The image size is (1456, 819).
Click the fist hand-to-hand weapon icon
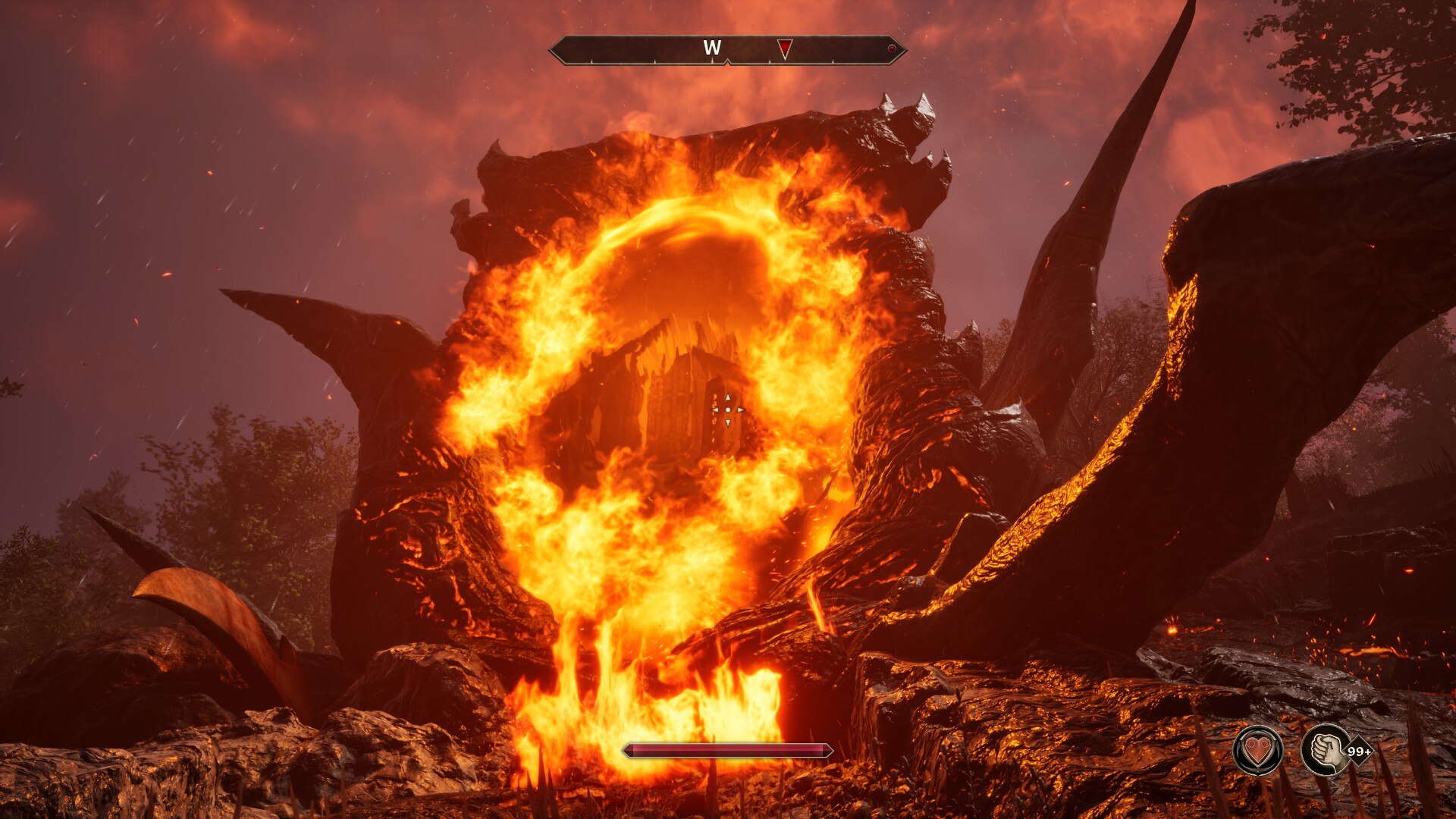click(1324, 751)
